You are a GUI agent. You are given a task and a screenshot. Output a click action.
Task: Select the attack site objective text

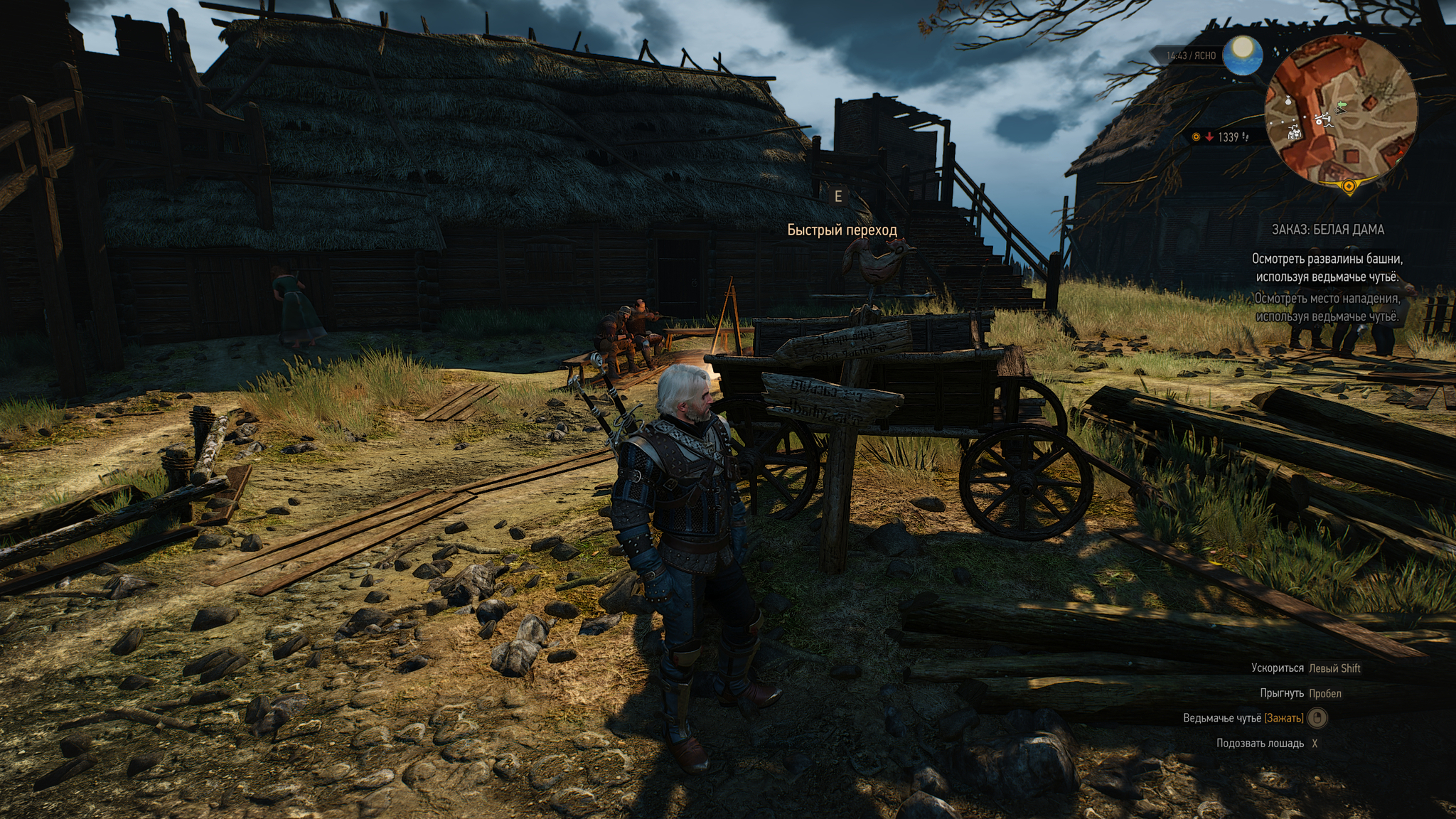click(x=1327, y=307)
